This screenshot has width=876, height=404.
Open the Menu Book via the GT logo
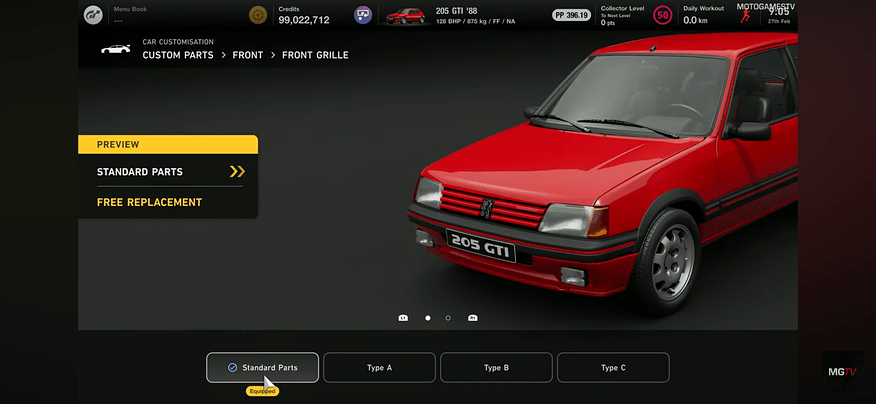(93, 15)
